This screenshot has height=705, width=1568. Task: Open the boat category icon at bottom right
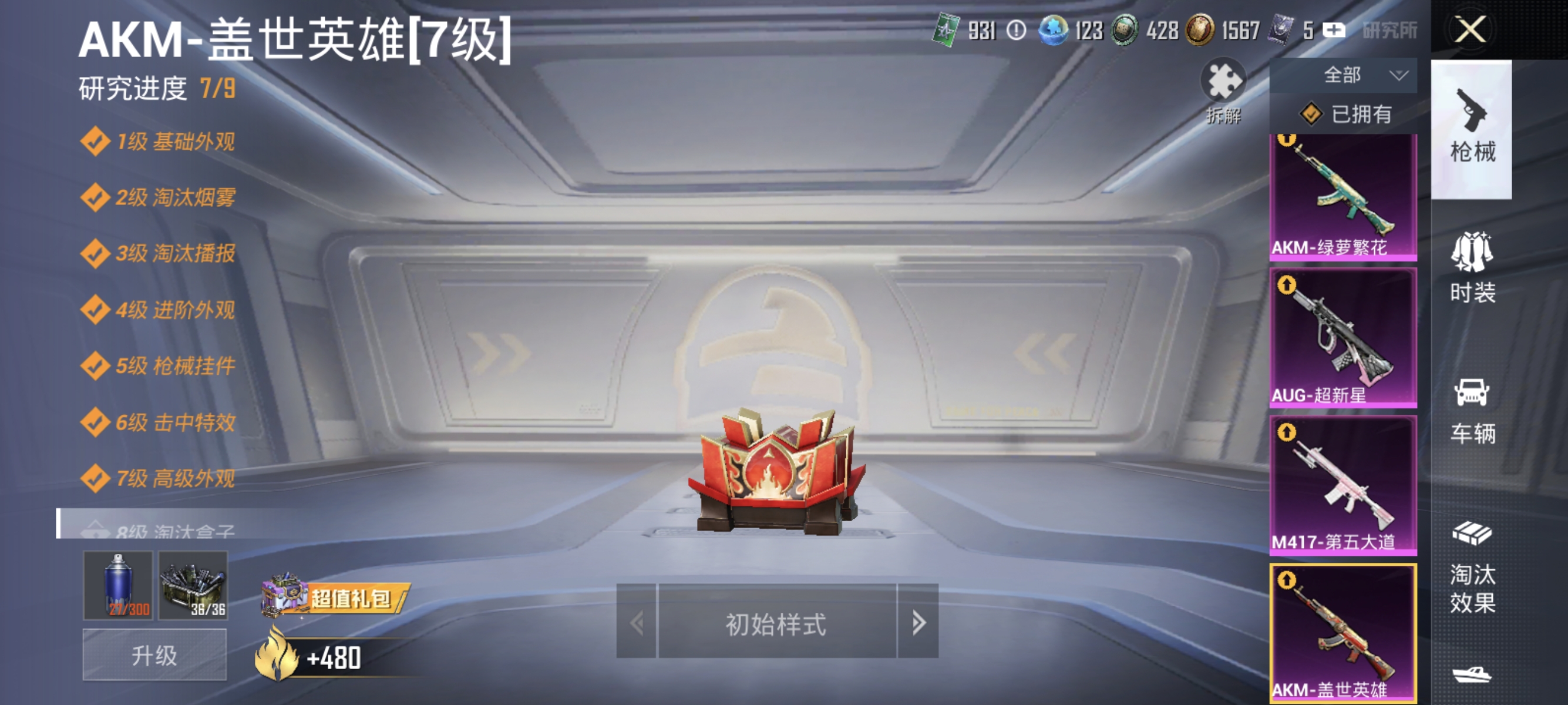pos(1473,676)
